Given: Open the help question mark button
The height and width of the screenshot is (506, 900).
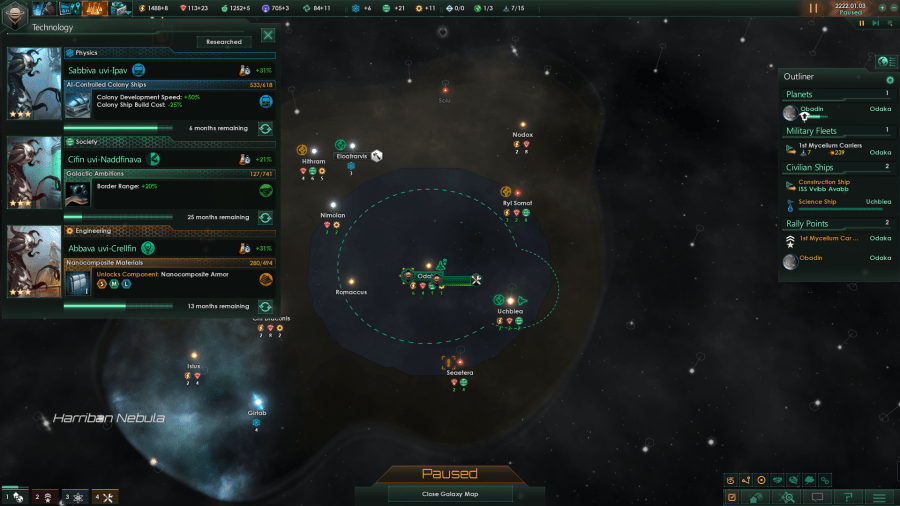Looking at the screenshot, I should (848, 496).
